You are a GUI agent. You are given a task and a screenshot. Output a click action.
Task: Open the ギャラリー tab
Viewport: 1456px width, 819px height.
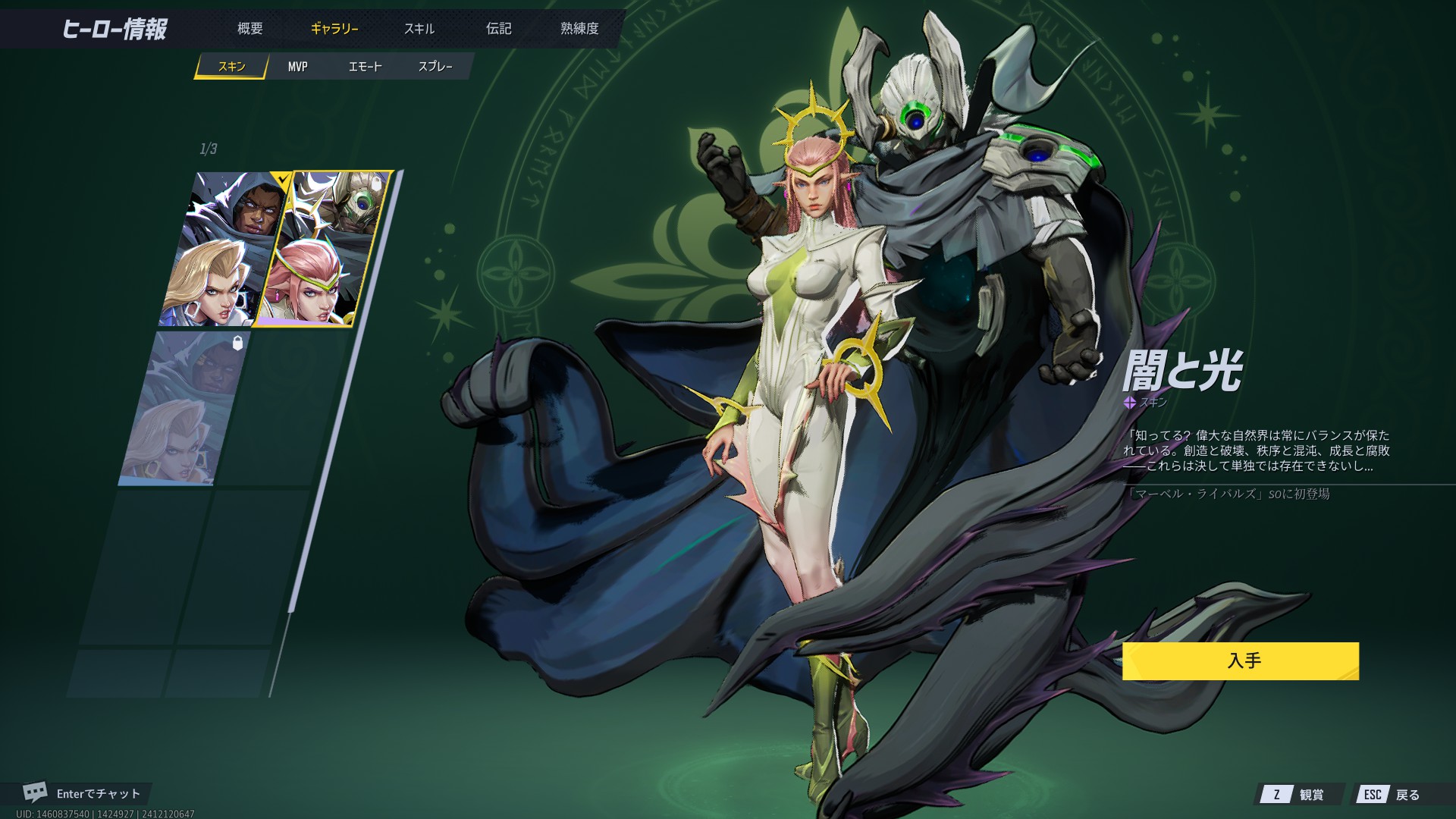(x=334, y=29)
